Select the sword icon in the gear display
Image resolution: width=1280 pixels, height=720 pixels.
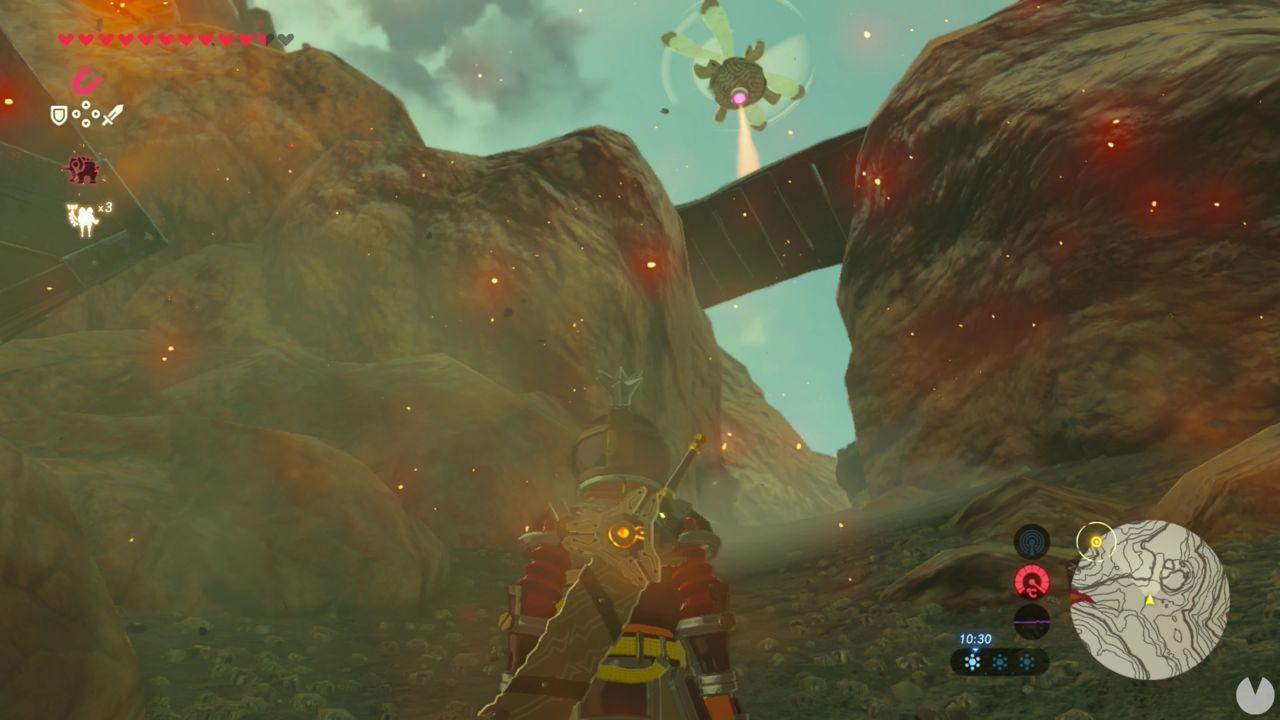pos(112,114)
